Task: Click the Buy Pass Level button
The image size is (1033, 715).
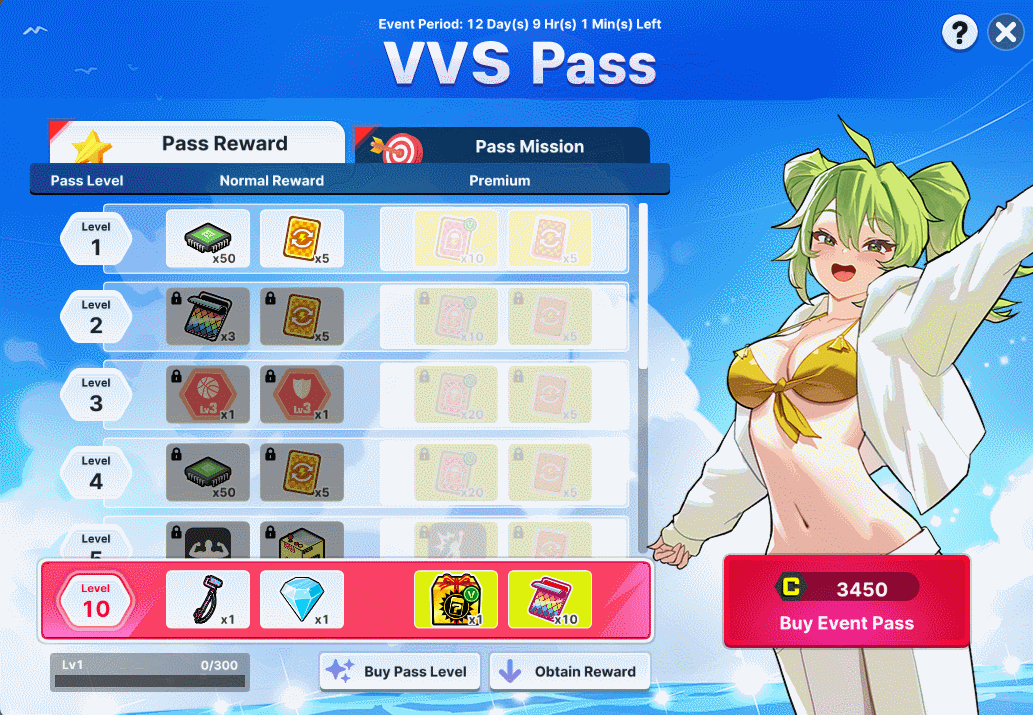Action: pyautogui.click(x=400, y=672)
